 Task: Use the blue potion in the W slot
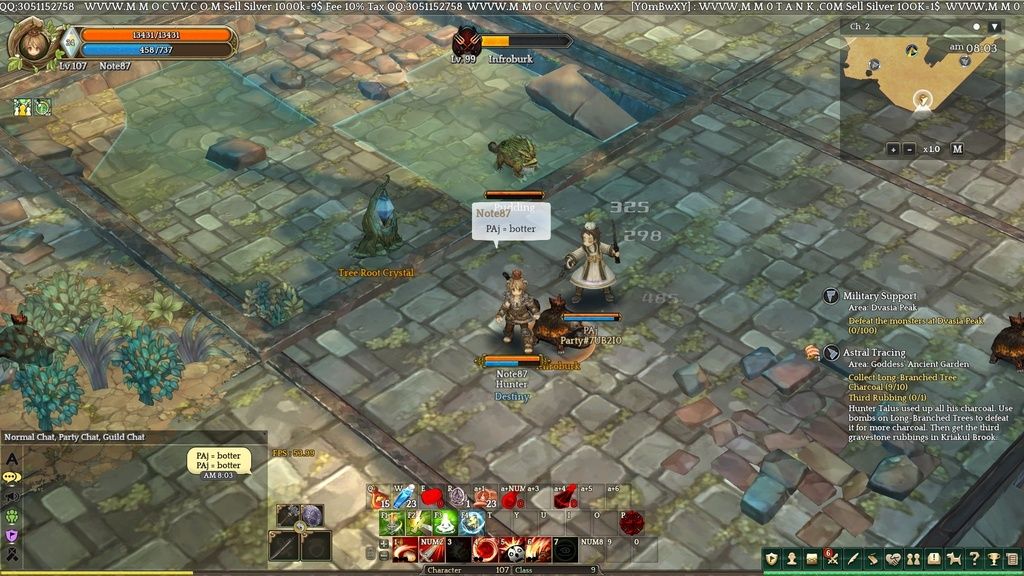pyautogui.click(x=404, y=496)
